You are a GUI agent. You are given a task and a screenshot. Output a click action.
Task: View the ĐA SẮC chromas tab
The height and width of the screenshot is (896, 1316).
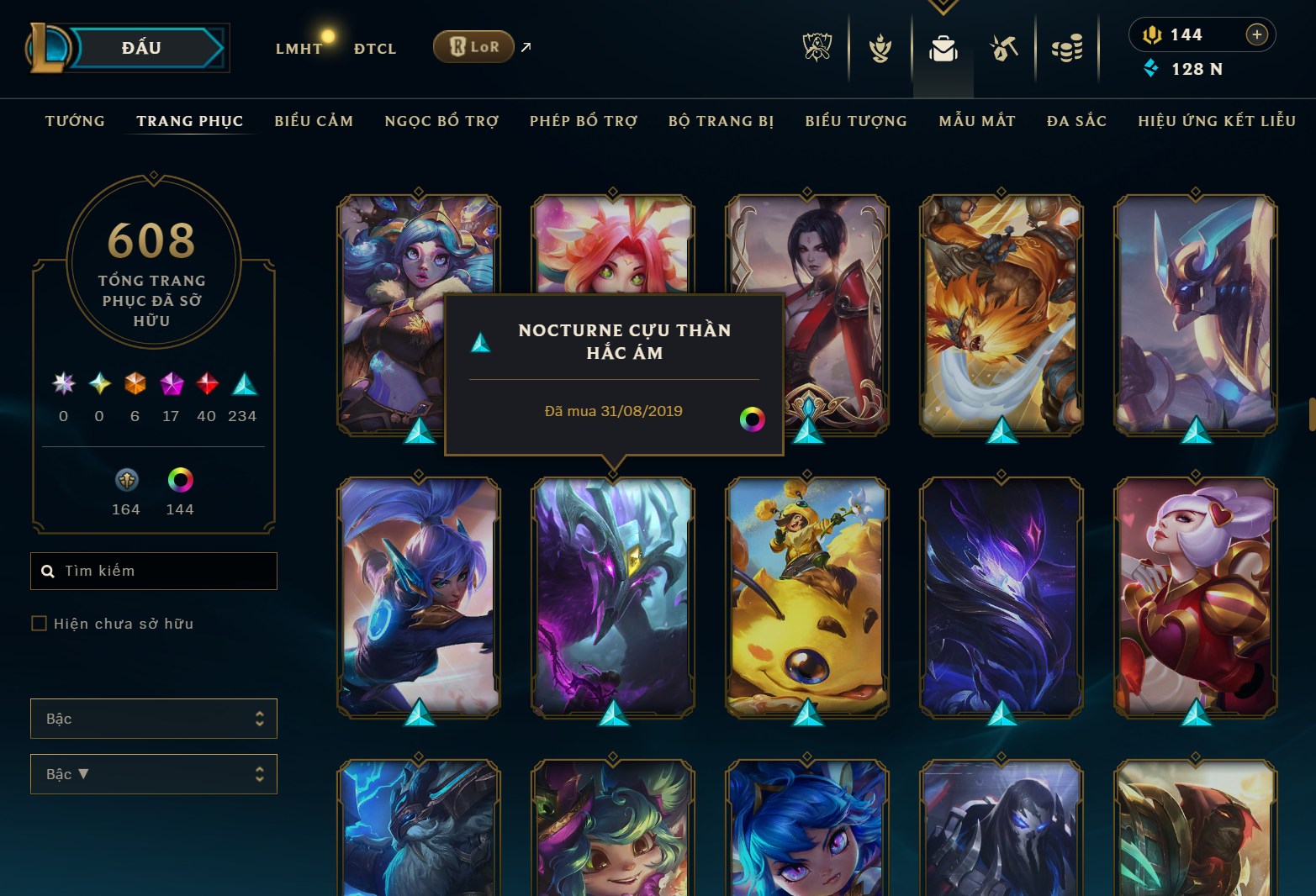1076,121
